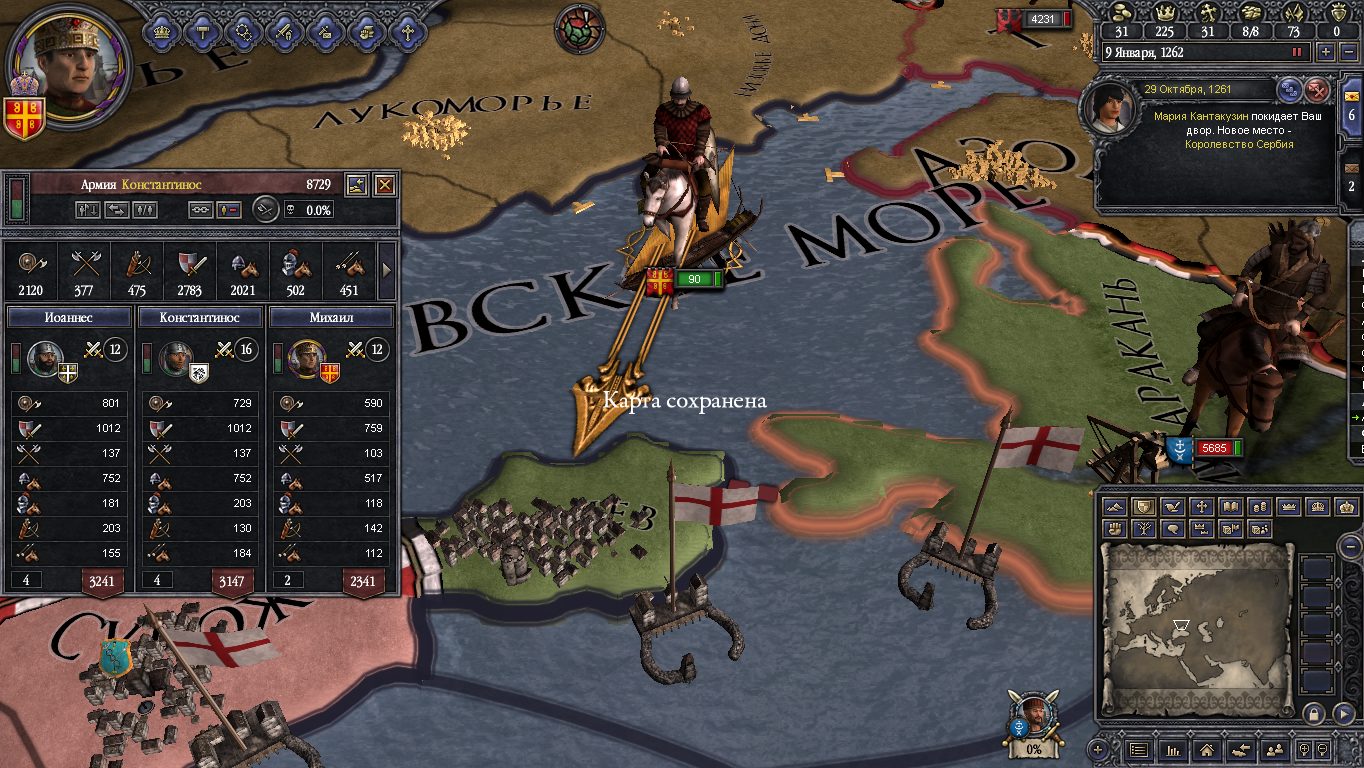Click the house-shaped home button
Screen dimensions: 1364x768
(x=1206, y=748)
